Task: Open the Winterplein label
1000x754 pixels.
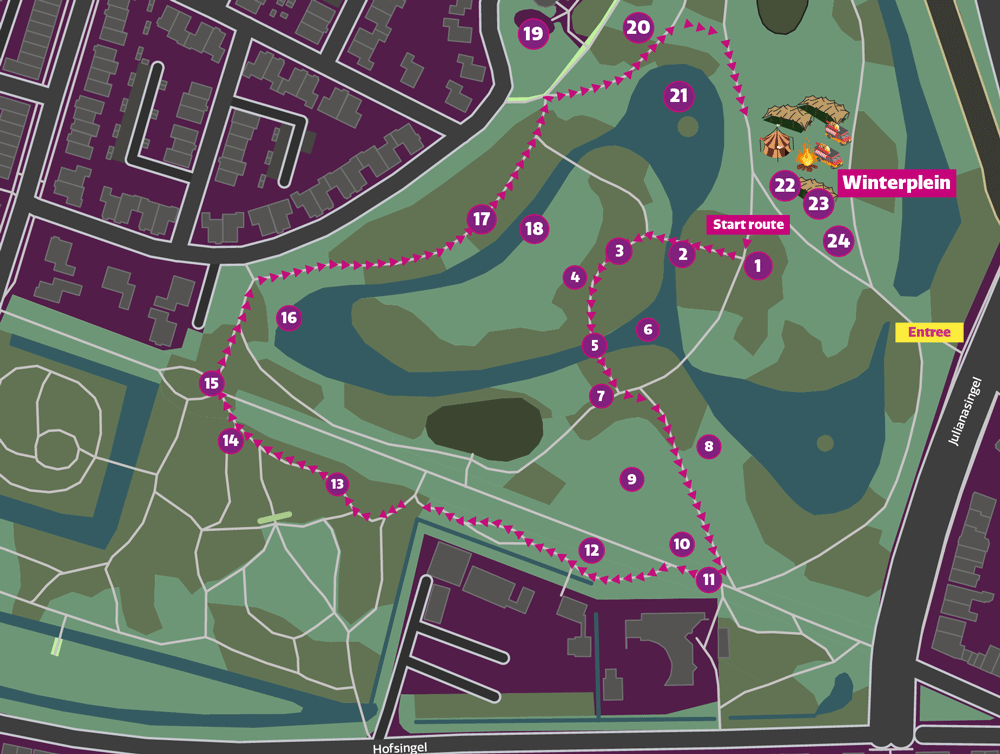Action: pos(896,183)
